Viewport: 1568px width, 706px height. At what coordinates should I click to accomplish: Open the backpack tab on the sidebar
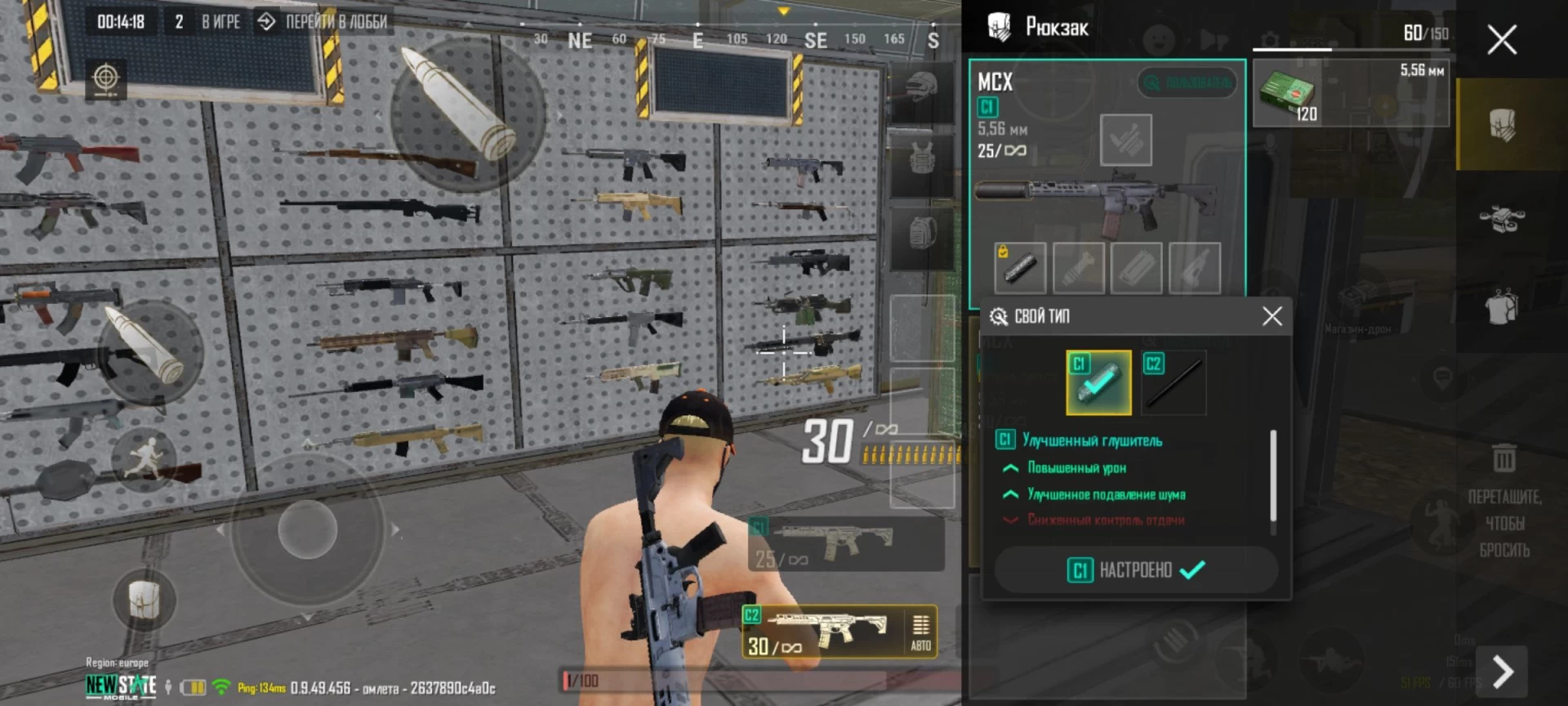[1503, 125]
